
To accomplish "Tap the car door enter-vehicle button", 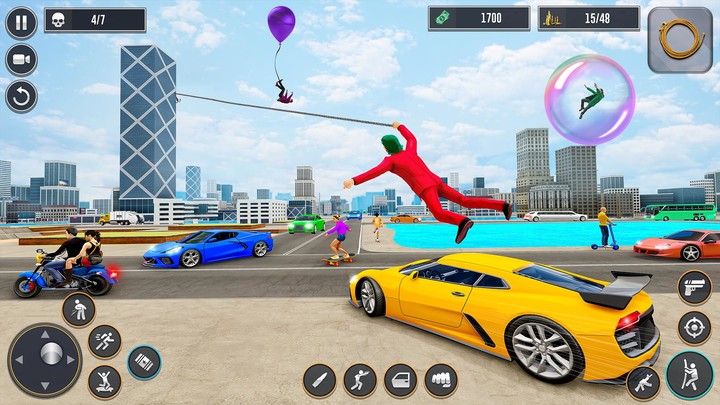I will click(x=401, y=380).
